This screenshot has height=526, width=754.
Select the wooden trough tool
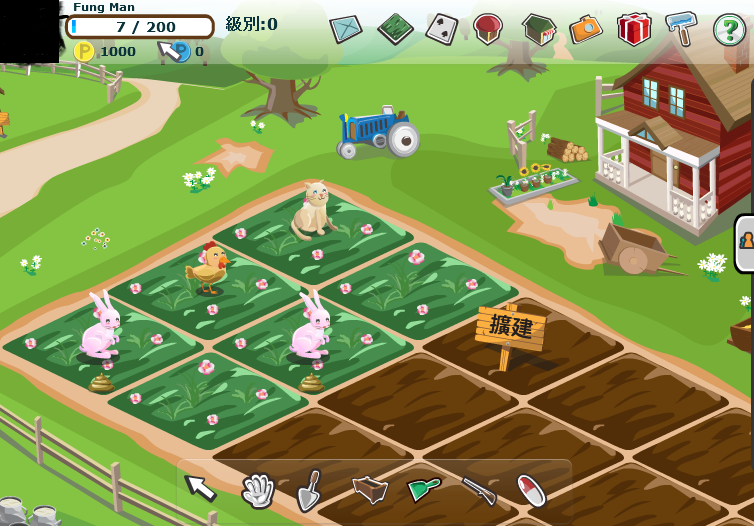369,489
